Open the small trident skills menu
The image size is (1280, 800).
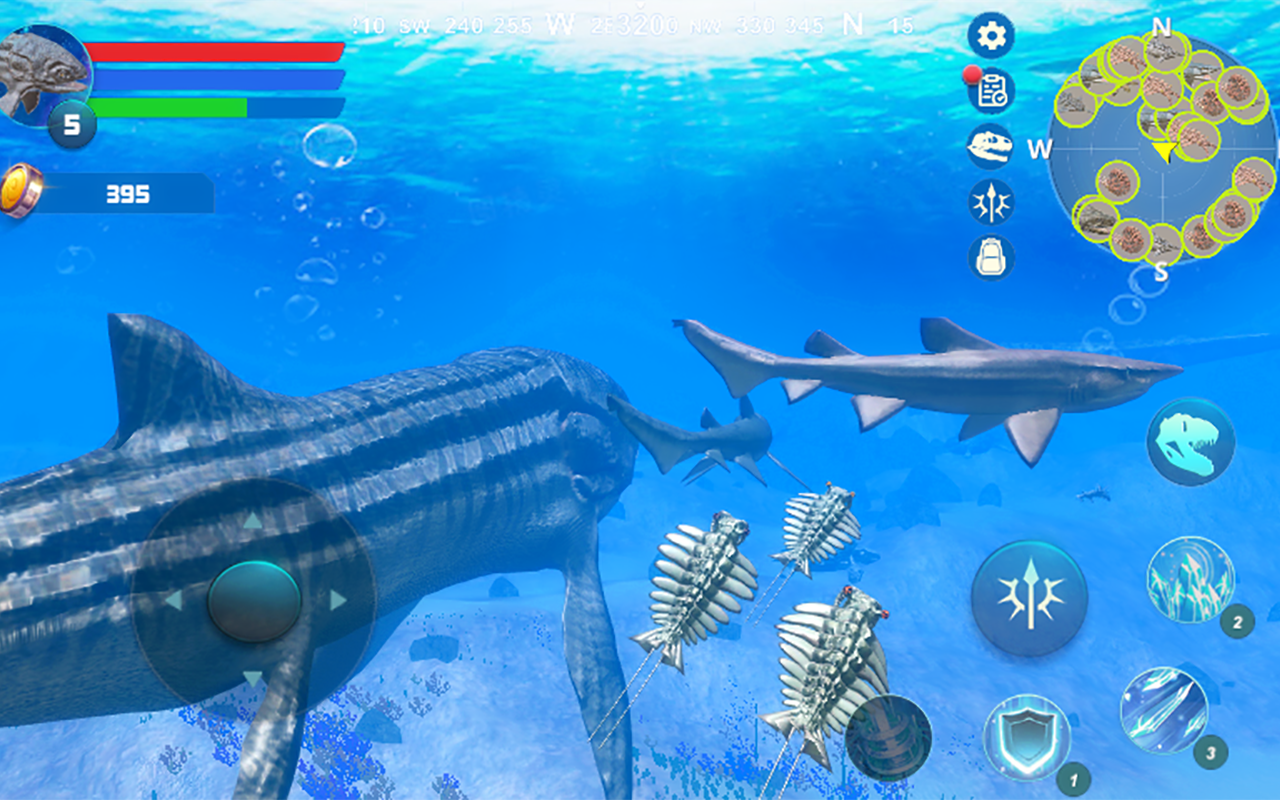991,202
